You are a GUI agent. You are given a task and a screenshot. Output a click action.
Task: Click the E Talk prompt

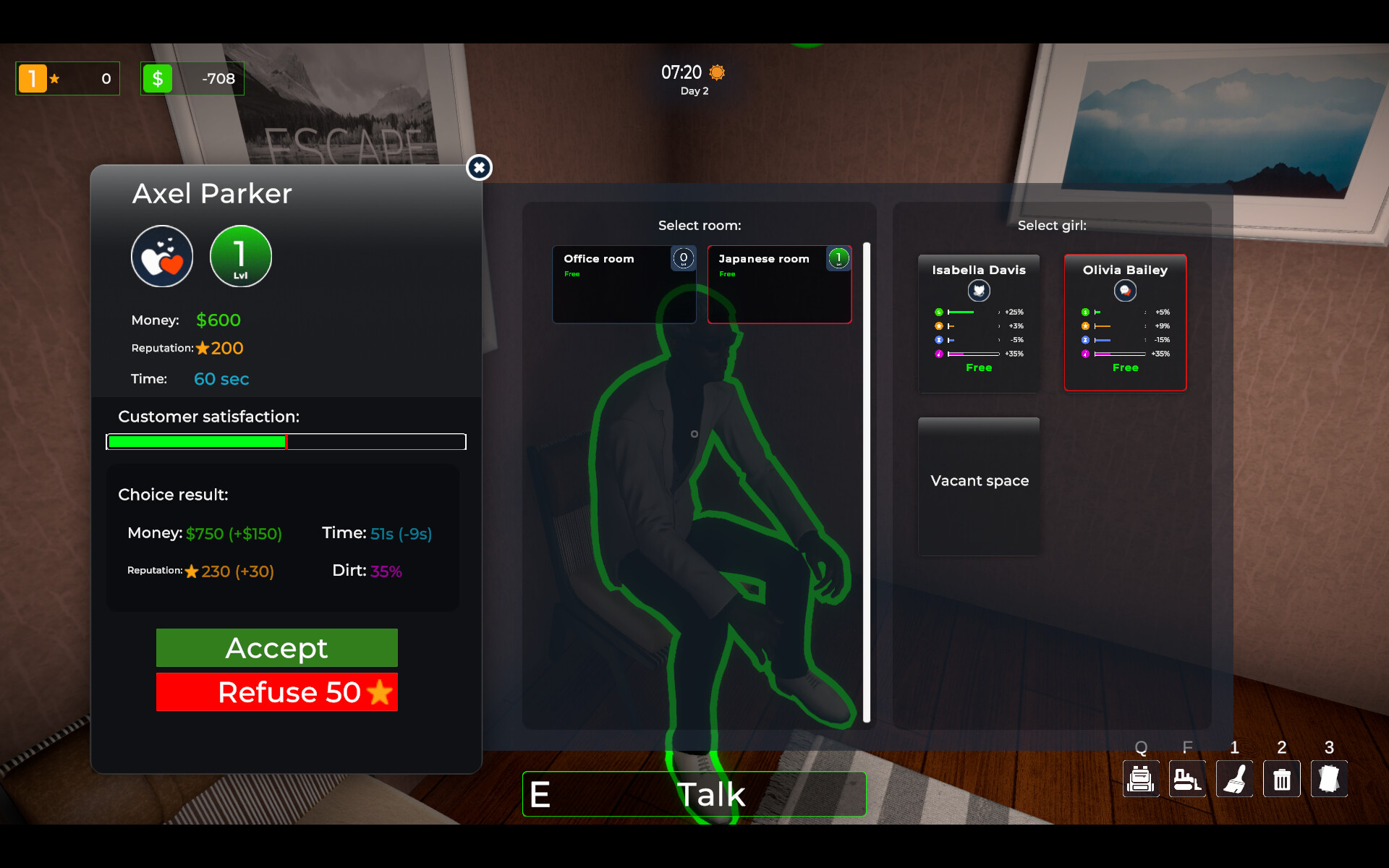coord(694,793)
